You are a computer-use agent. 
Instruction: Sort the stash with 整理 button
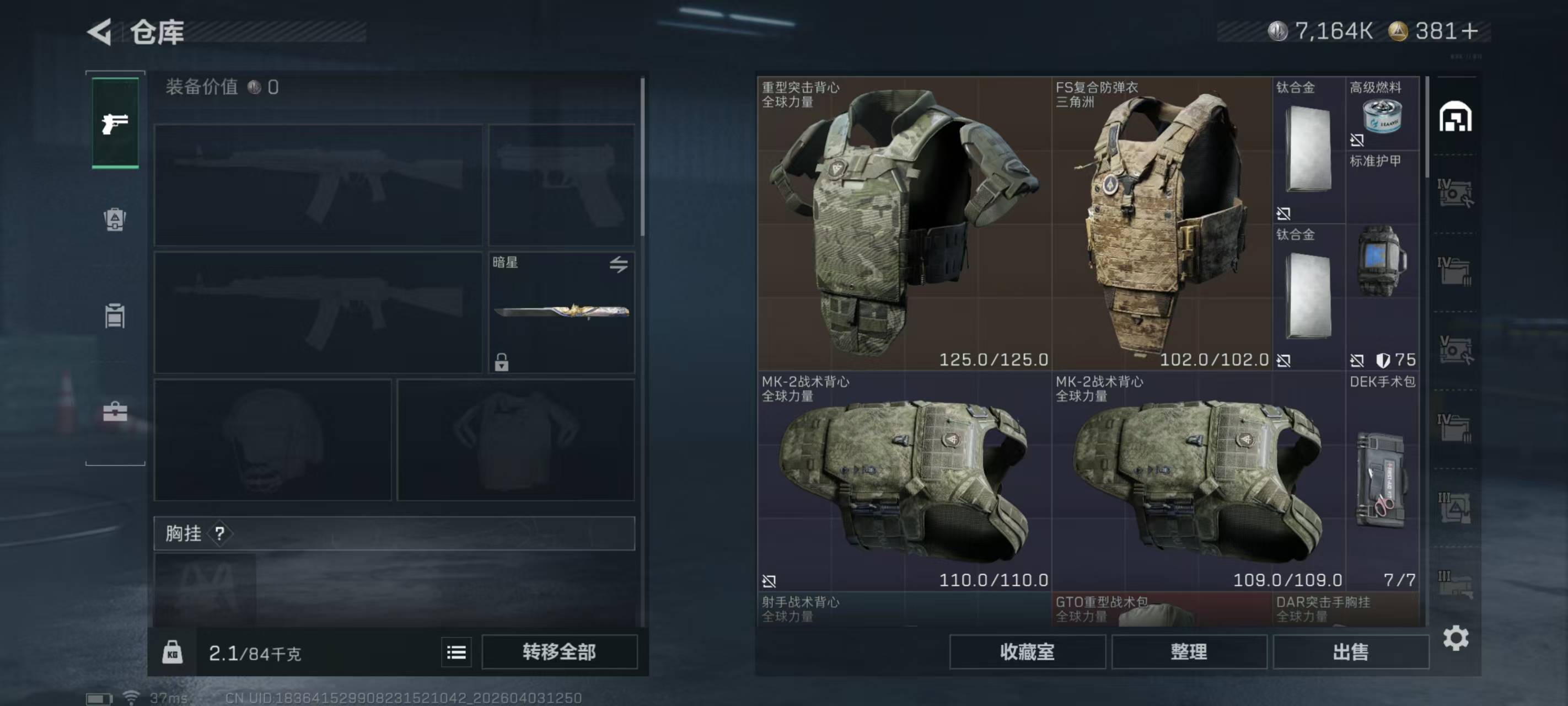point(1189,652)
